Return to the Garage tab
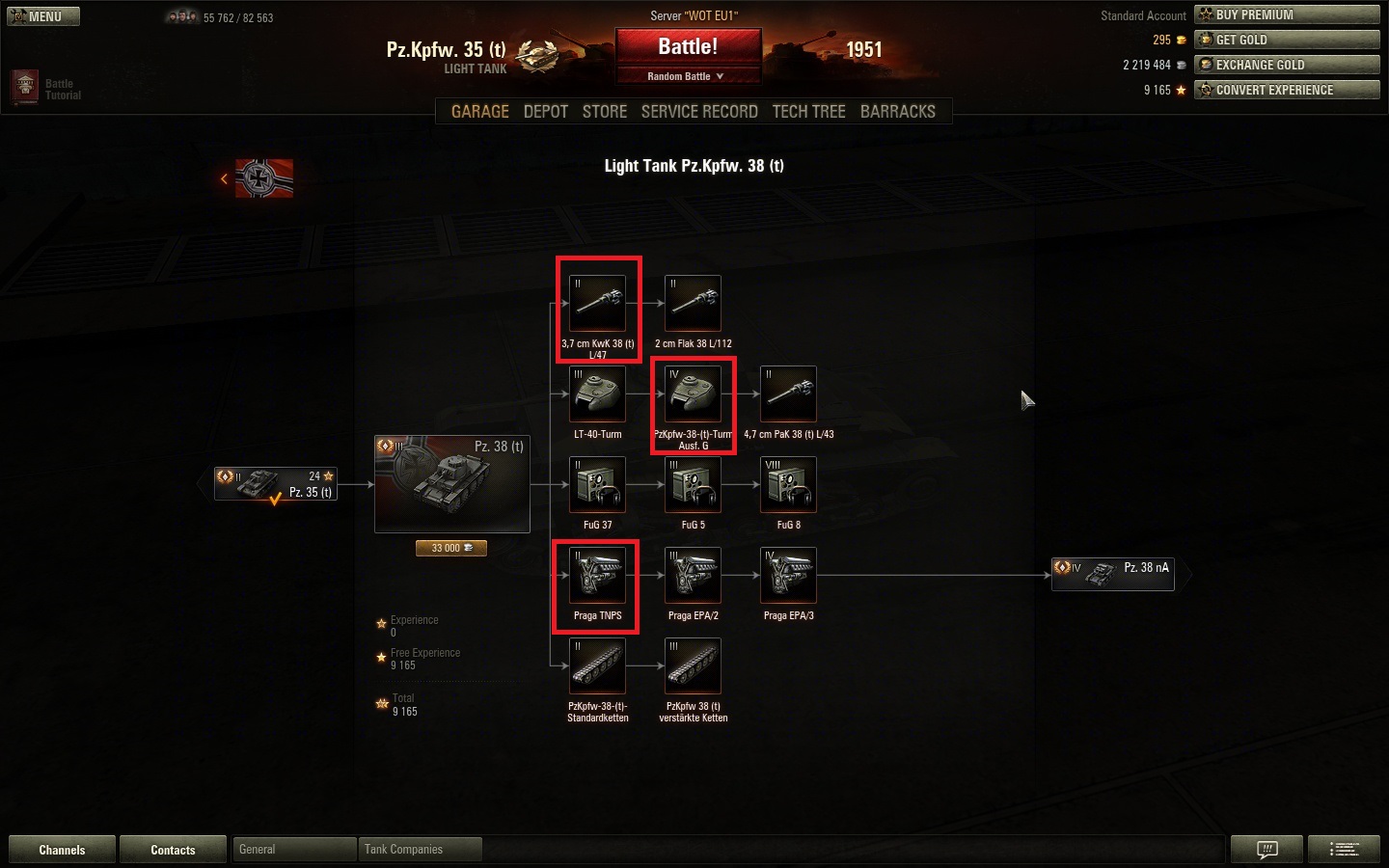This screenshot has height=868, width=1389. tap(479, 112)
